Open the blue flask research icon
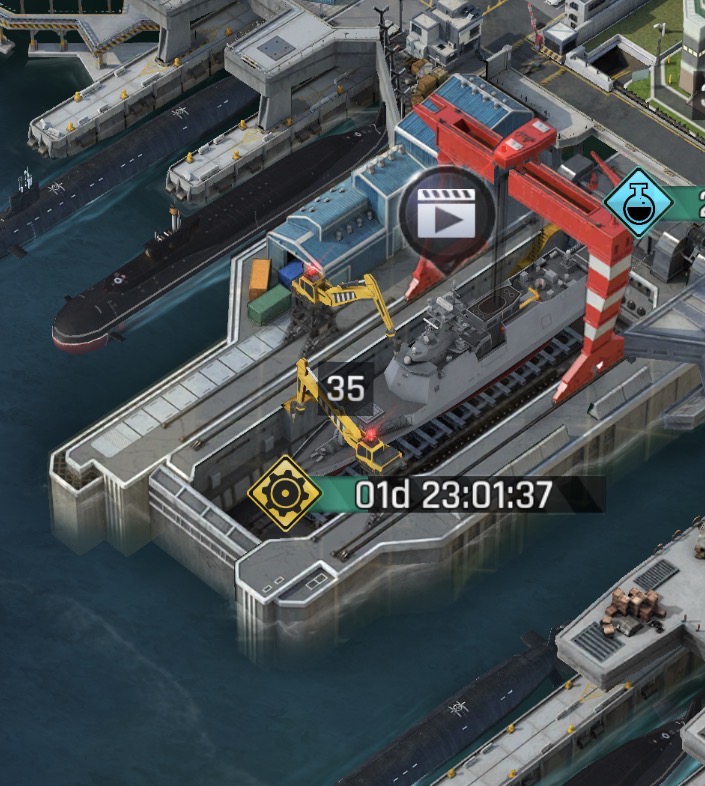The image size is (705, 786). [638, 203]
